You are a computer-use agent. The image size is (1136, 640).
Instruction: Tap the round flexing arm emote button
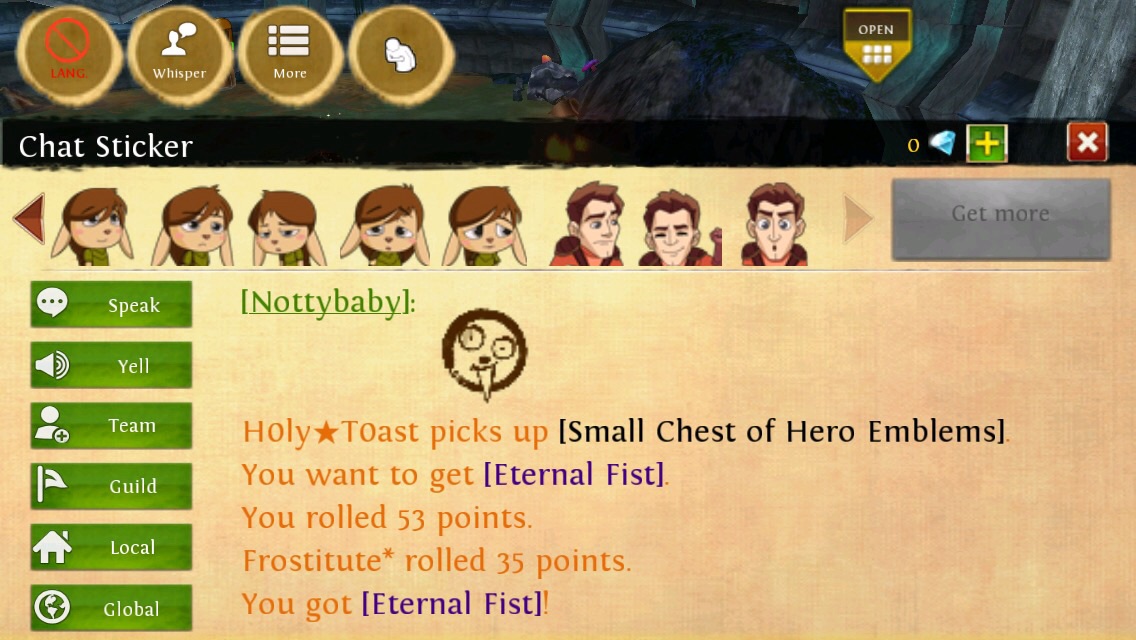pos(400,50)
